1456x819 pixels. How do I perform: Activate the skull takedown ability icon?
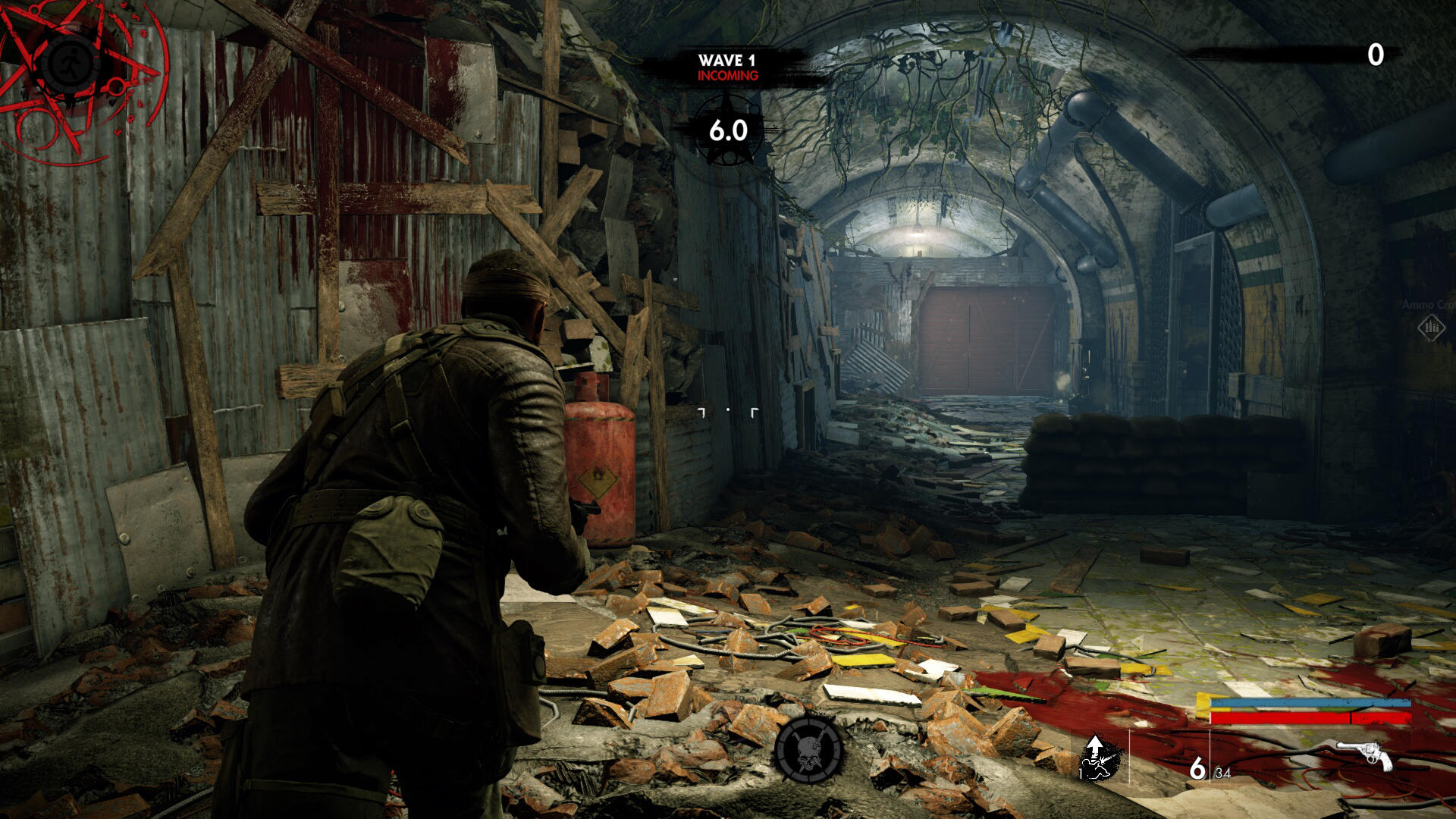[808, 749]
